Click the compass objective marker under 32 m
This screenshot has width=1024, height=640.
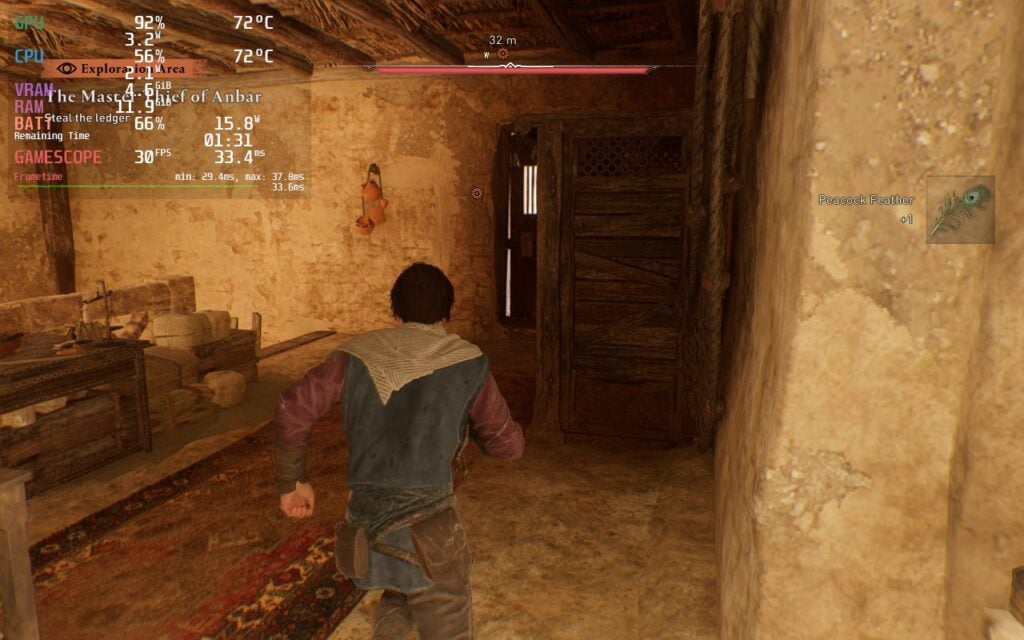(x=502, y=54)
